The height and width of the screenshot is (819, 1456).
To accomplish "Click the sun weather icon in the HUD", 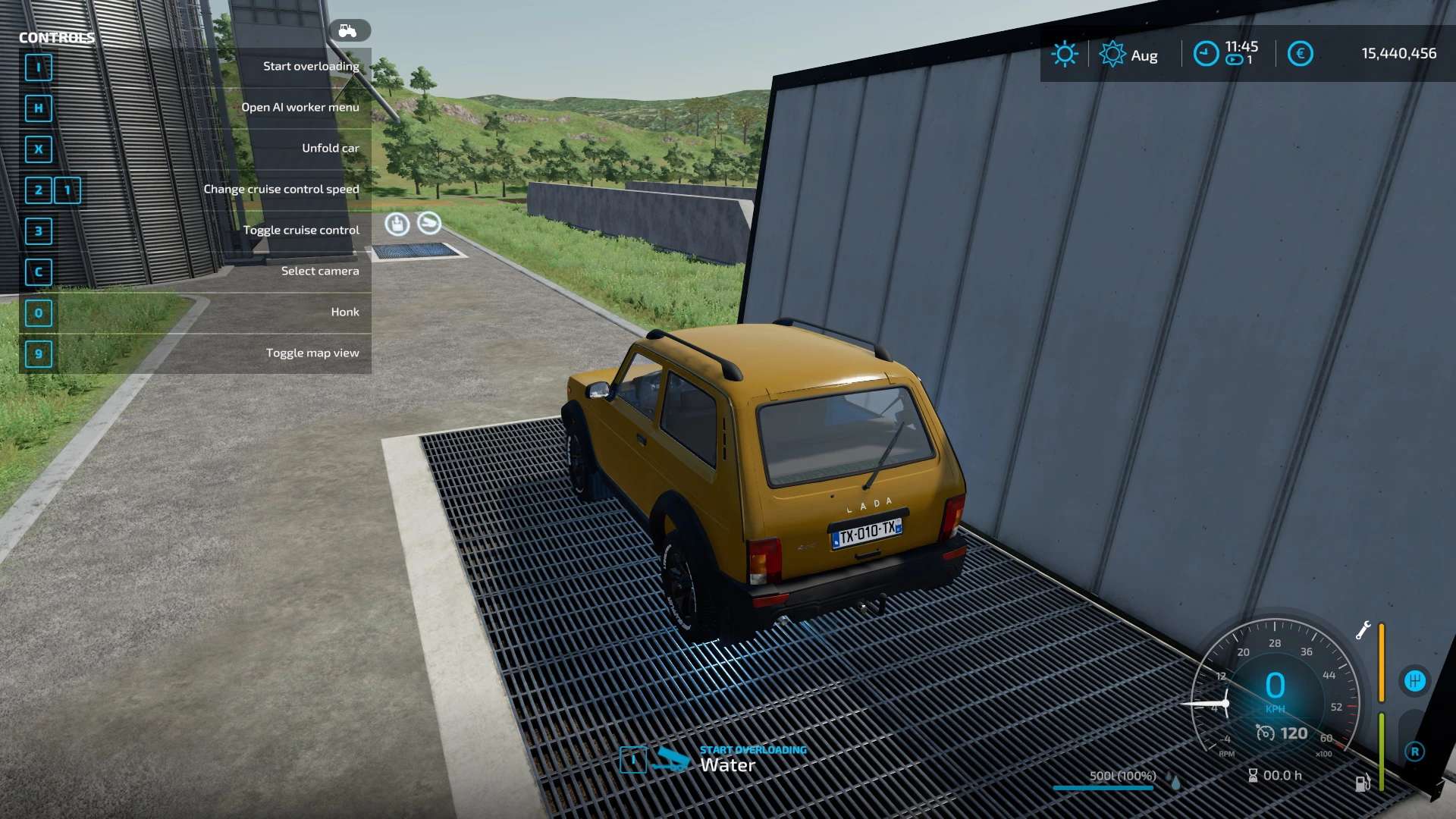I will pyautogui.click(x=1065, y=54).
